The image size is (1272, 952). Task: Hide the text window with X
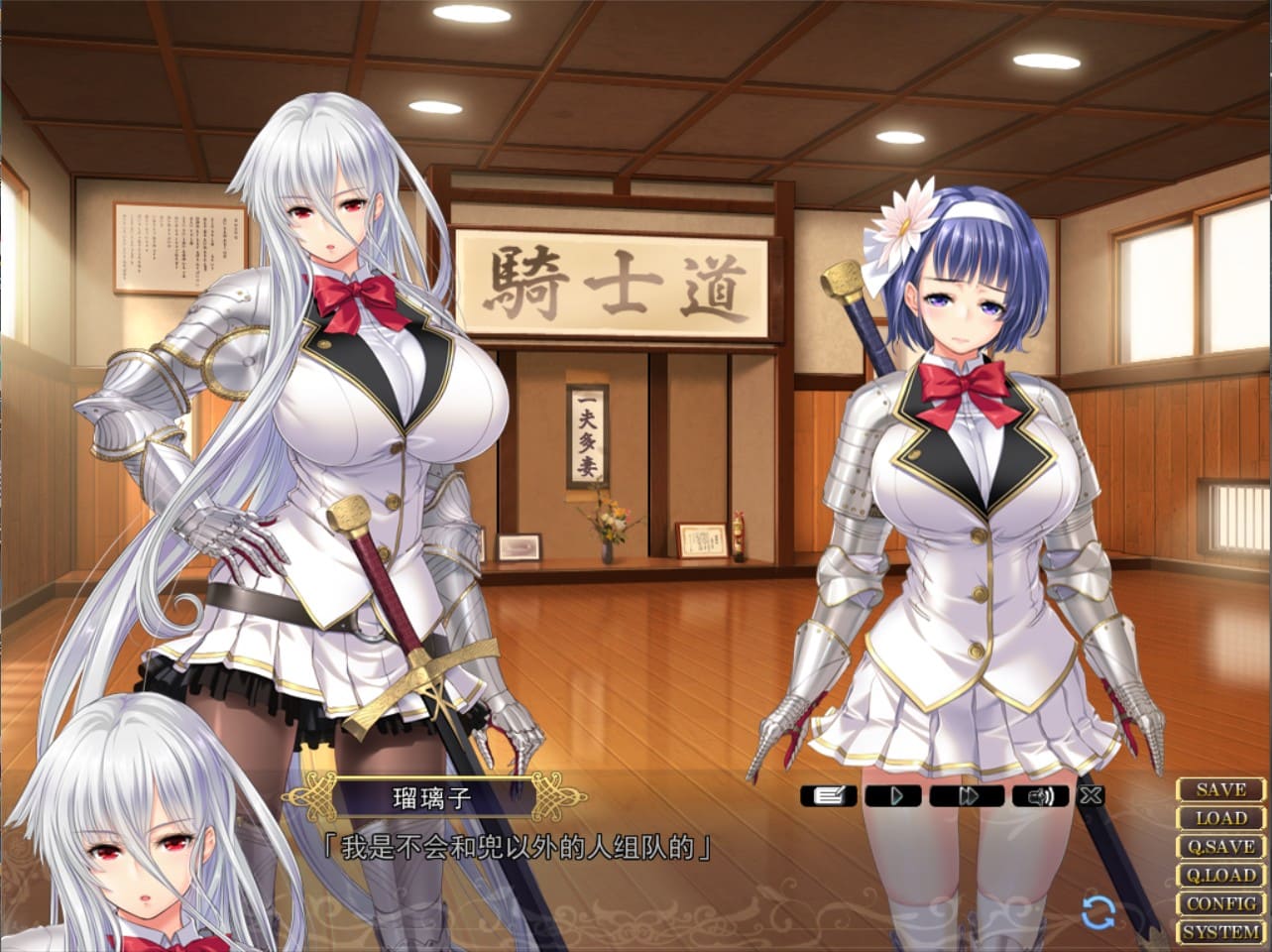tap(1091, 795)
